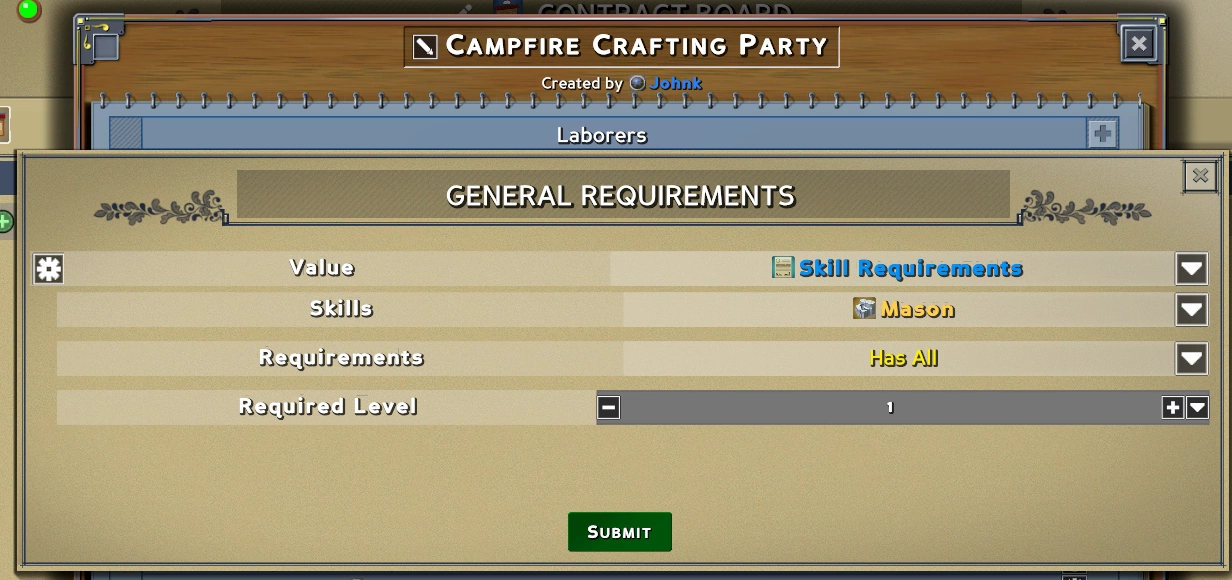Add a laborer with the plus button
The image size is (1232, 580).
pyautogui.click(x=1102, y=134)
